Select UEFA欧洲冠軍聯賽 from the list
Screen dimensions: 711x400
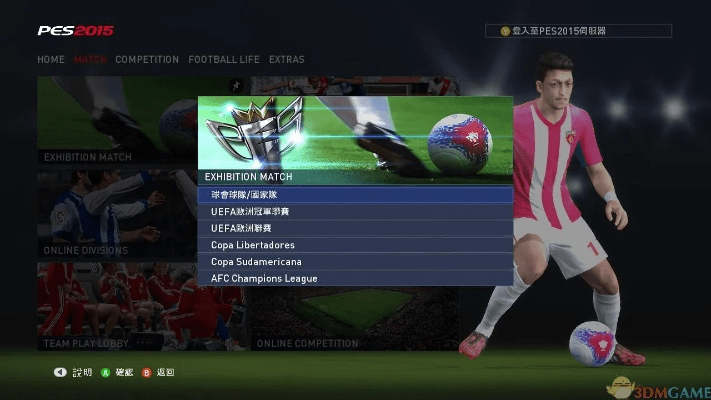coord(355,212)
